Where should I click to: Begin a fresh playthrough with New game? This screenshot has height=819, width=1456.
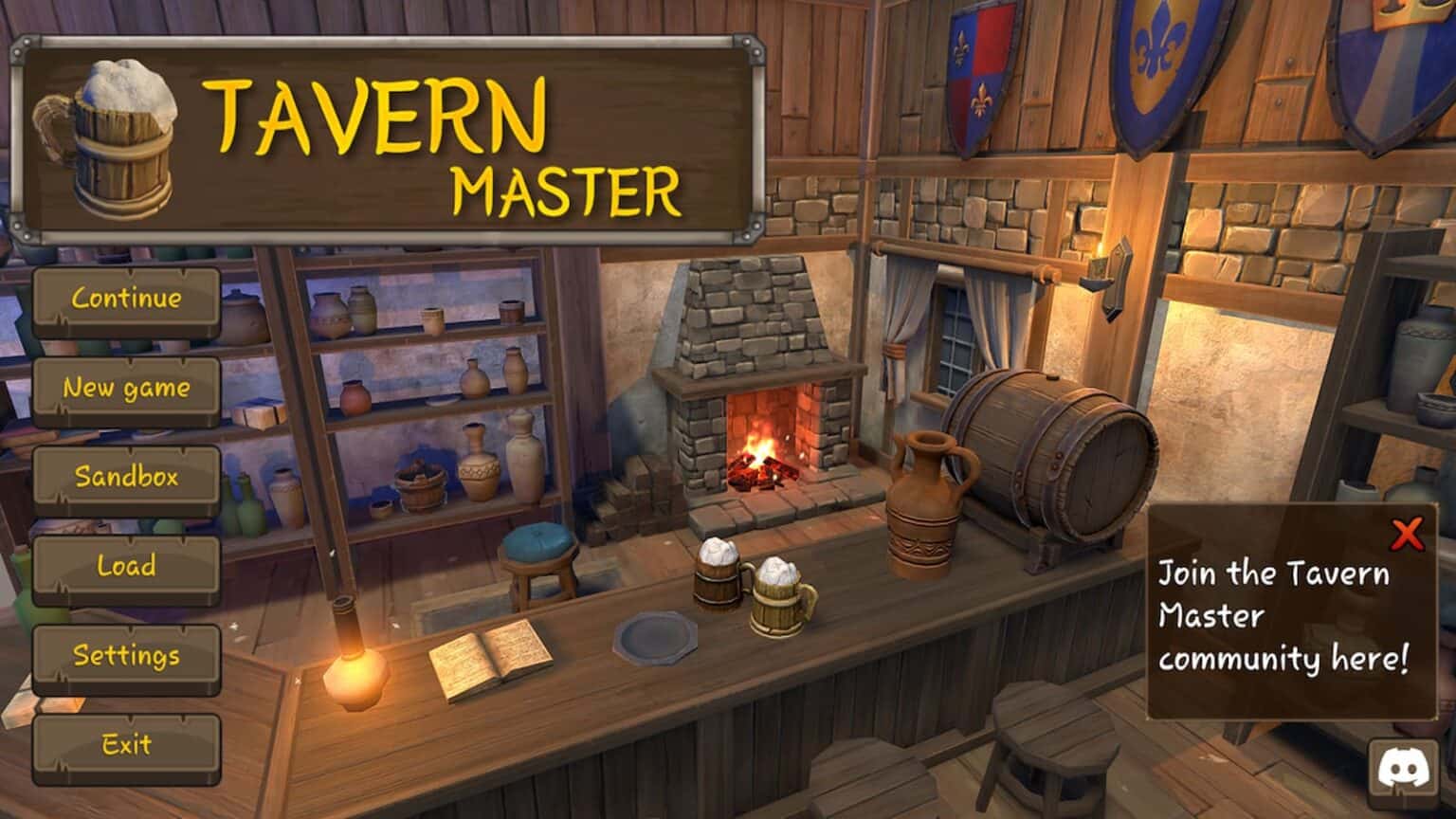pos(126,388)
